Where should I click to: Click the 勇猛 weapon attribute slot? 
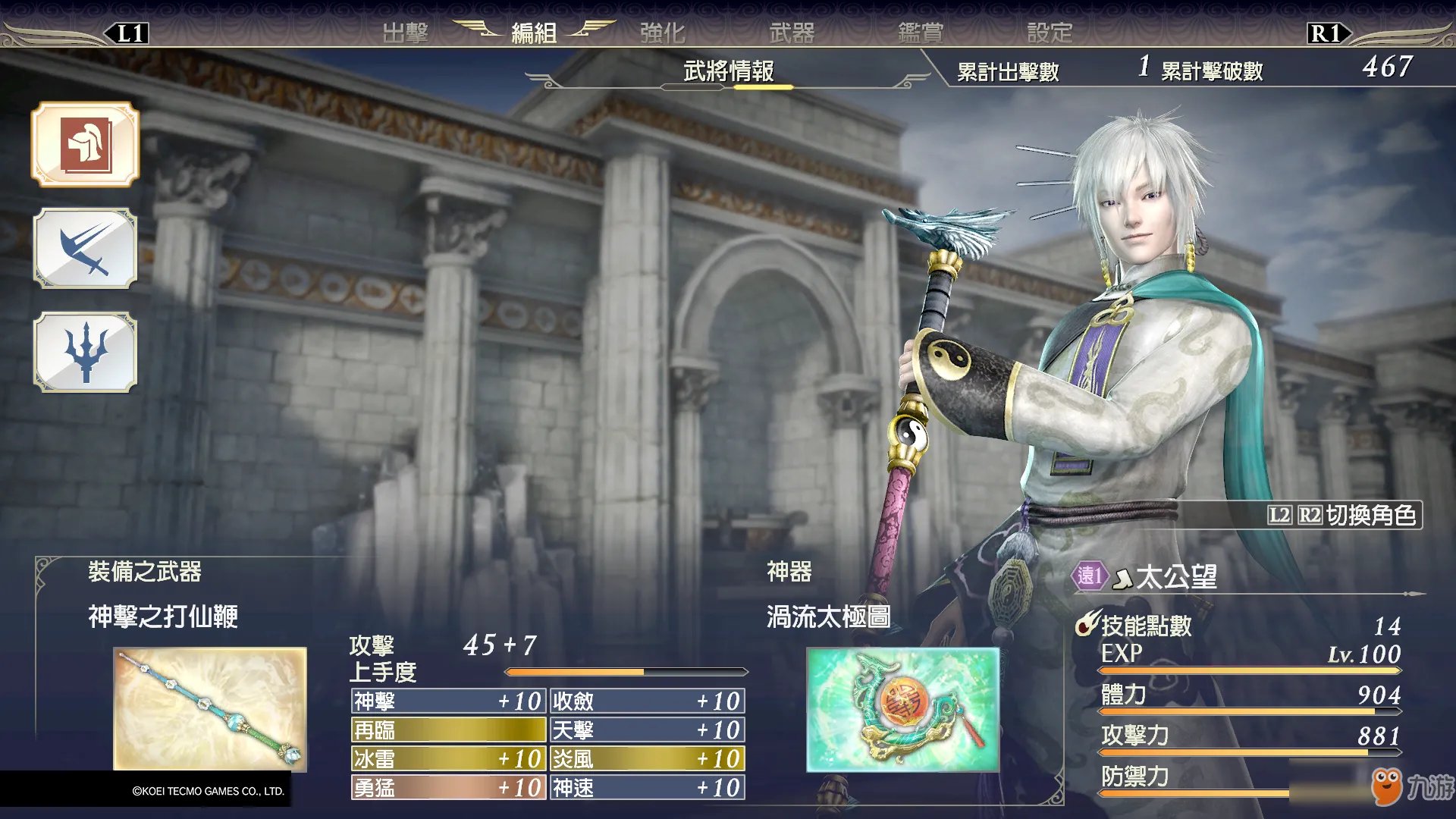[x=448, y=787]
